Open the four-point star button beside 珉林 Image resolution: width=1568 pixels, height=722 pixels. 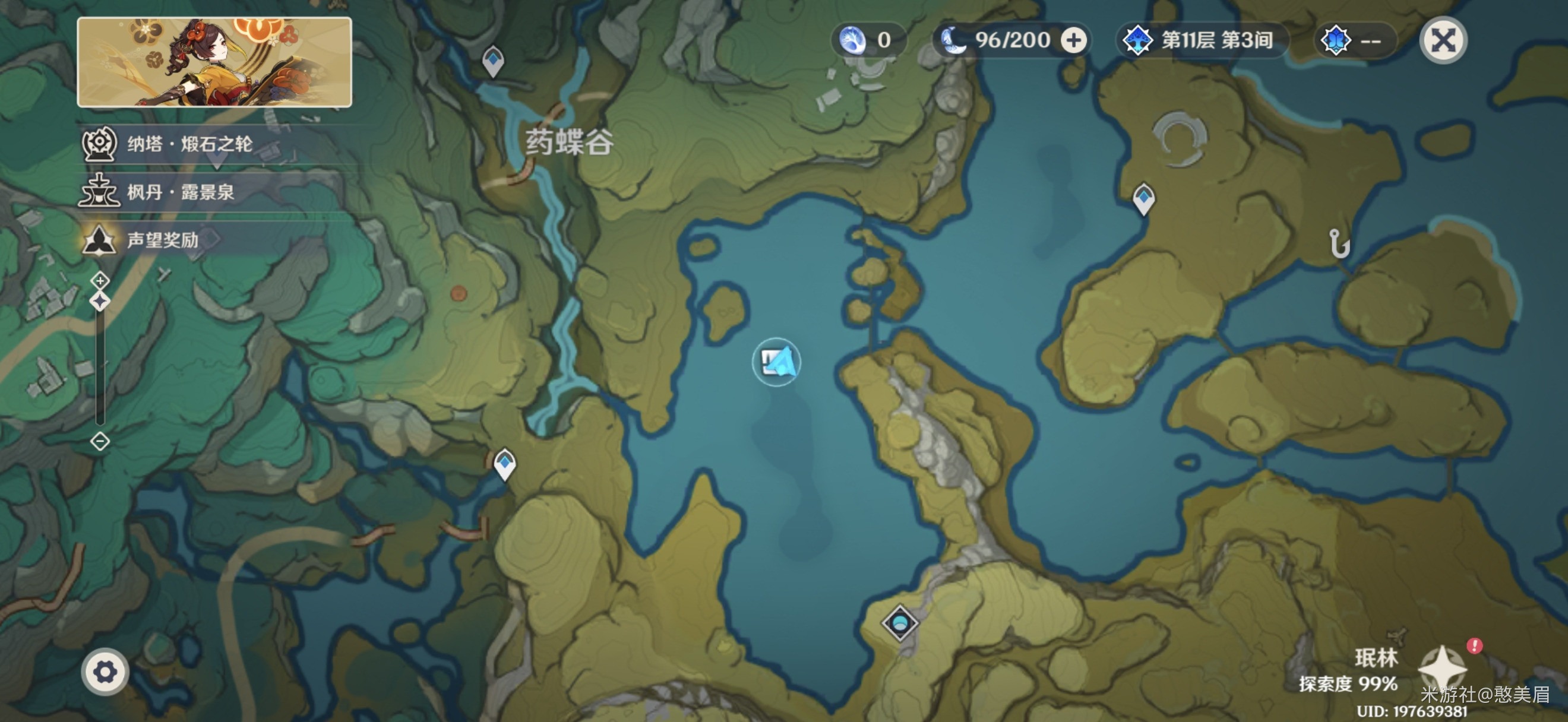(x=1441, y=669)
